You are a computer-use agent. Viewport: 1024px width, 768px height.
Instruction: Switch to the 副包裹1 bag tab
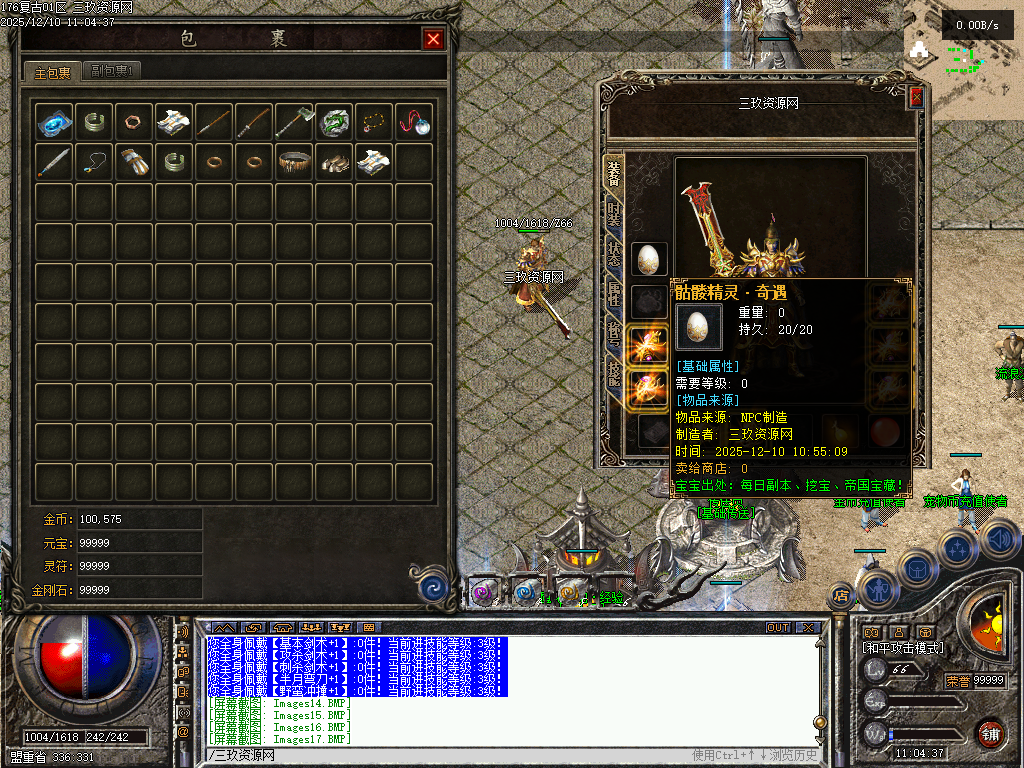pyautogui.click(x=110, y=71)
